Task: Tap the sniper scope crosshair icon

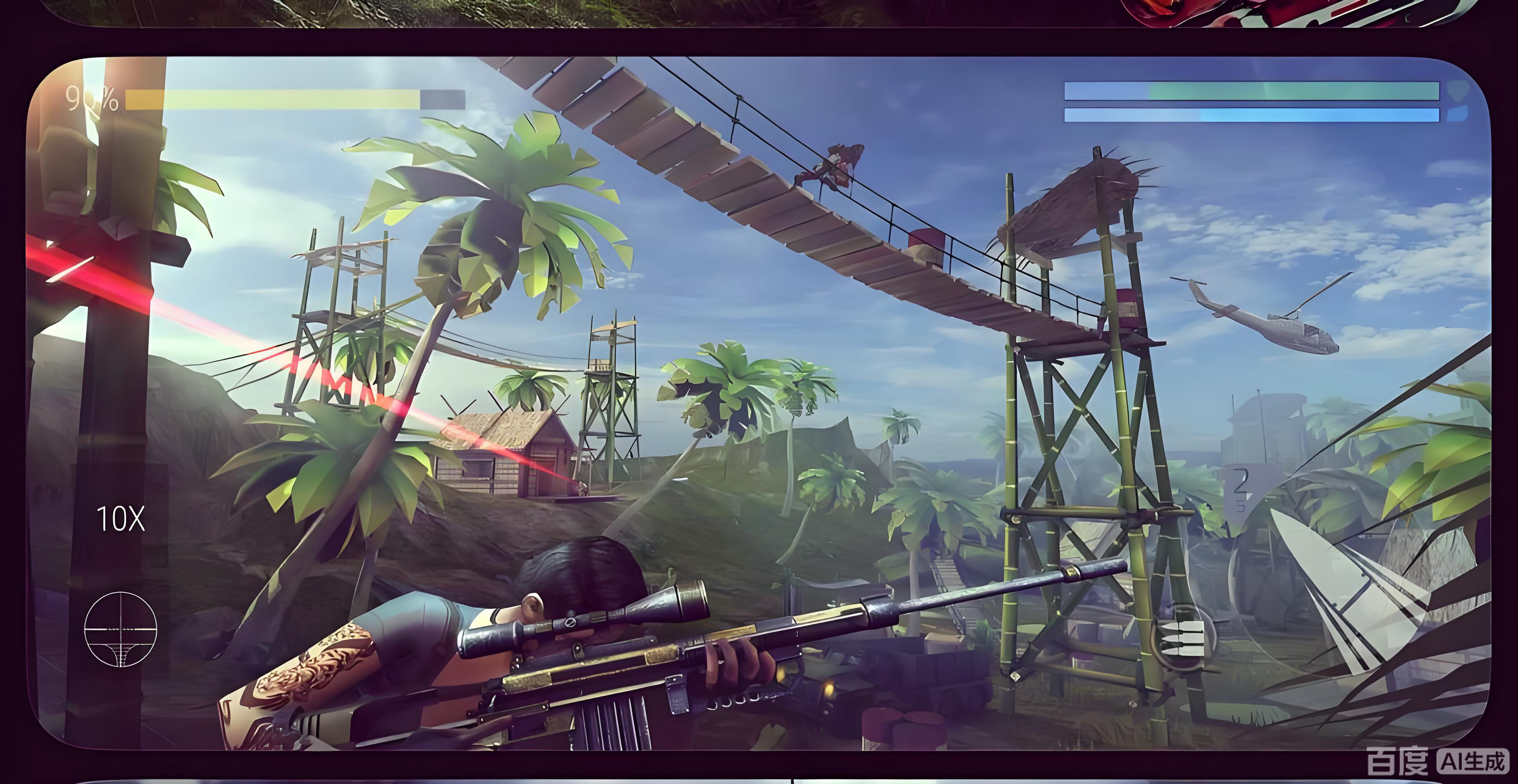Action: 121,629
